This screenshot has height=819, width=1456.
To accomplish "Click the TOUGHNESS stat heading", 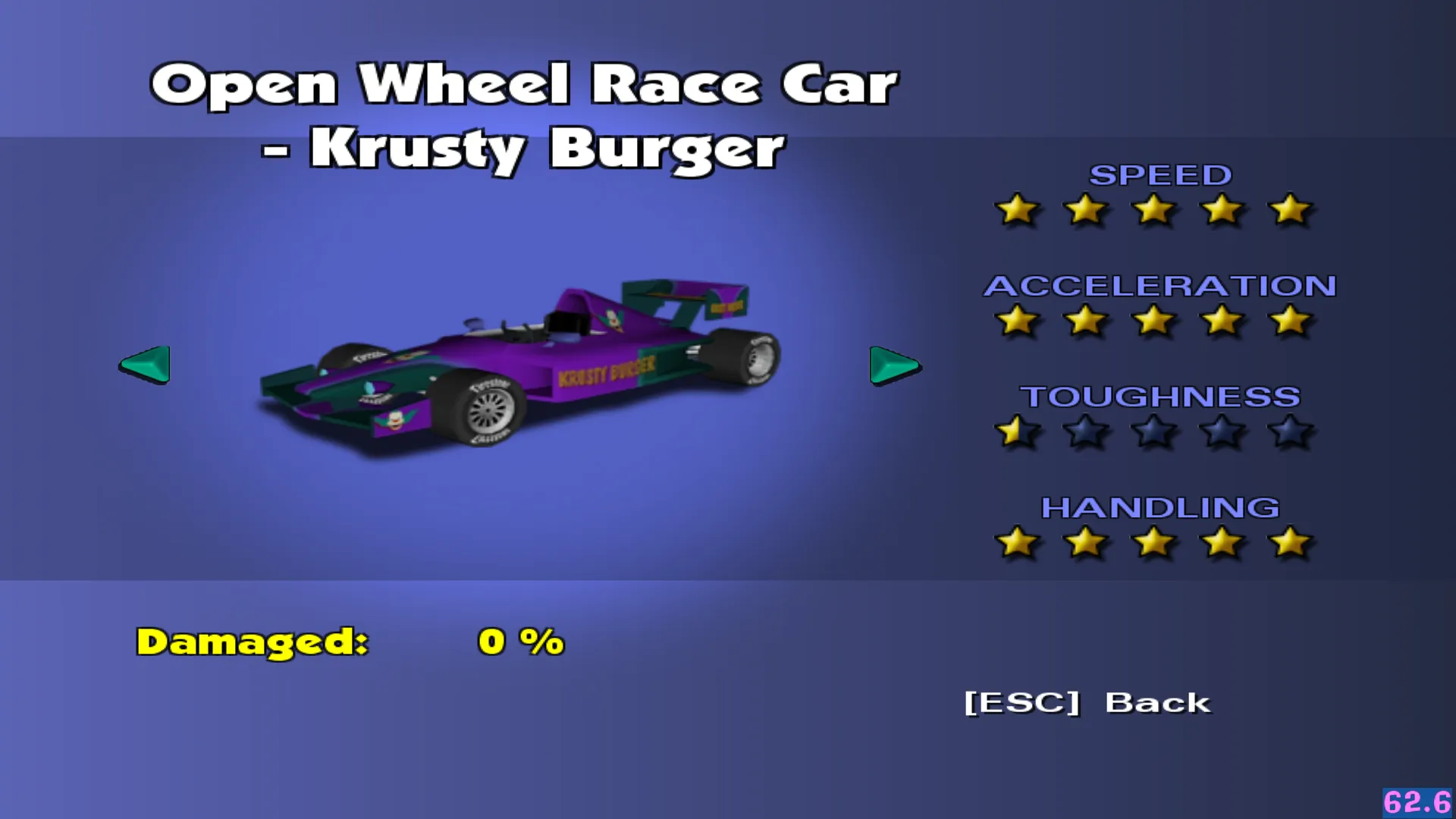I will click(x=1160, y=396).
